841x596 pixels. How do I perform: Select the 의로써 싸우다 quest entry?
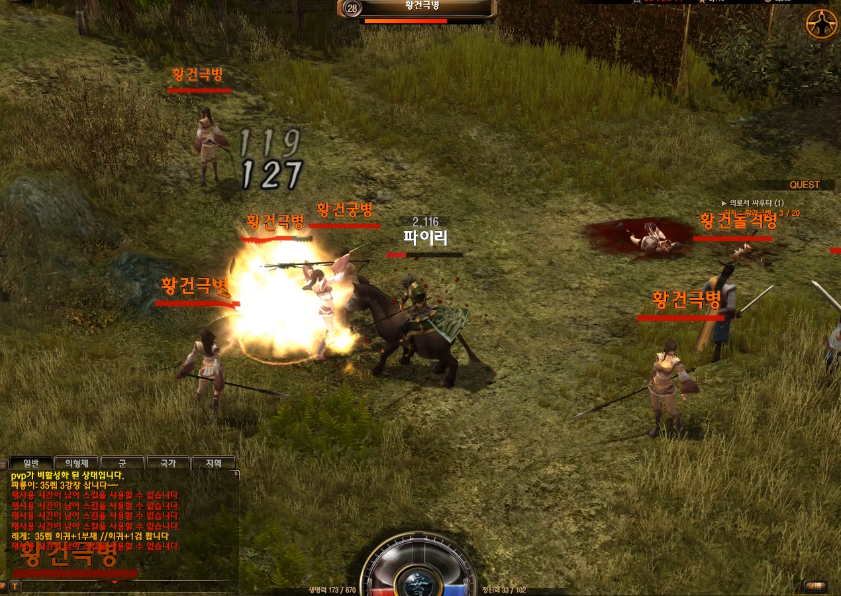pyautogui.click(x=757, y=203)
